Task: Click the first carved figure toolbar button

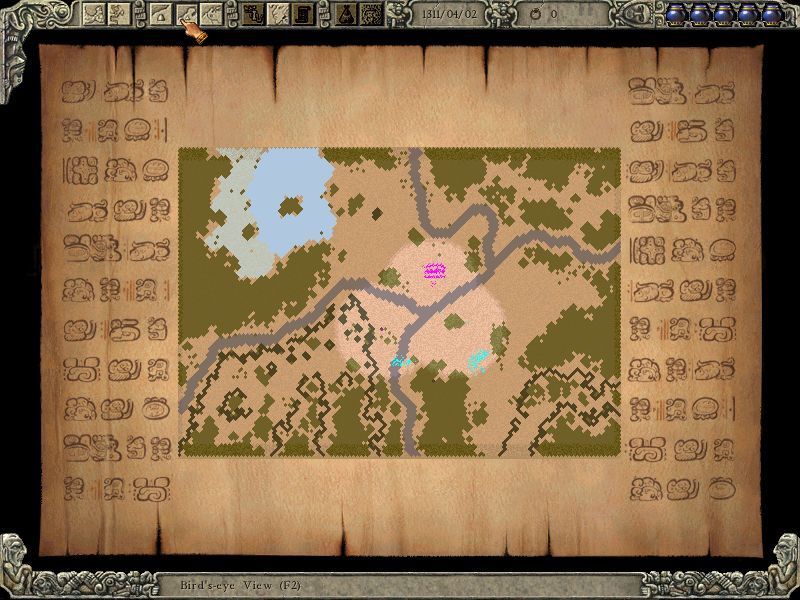Action: coord(93,13)
